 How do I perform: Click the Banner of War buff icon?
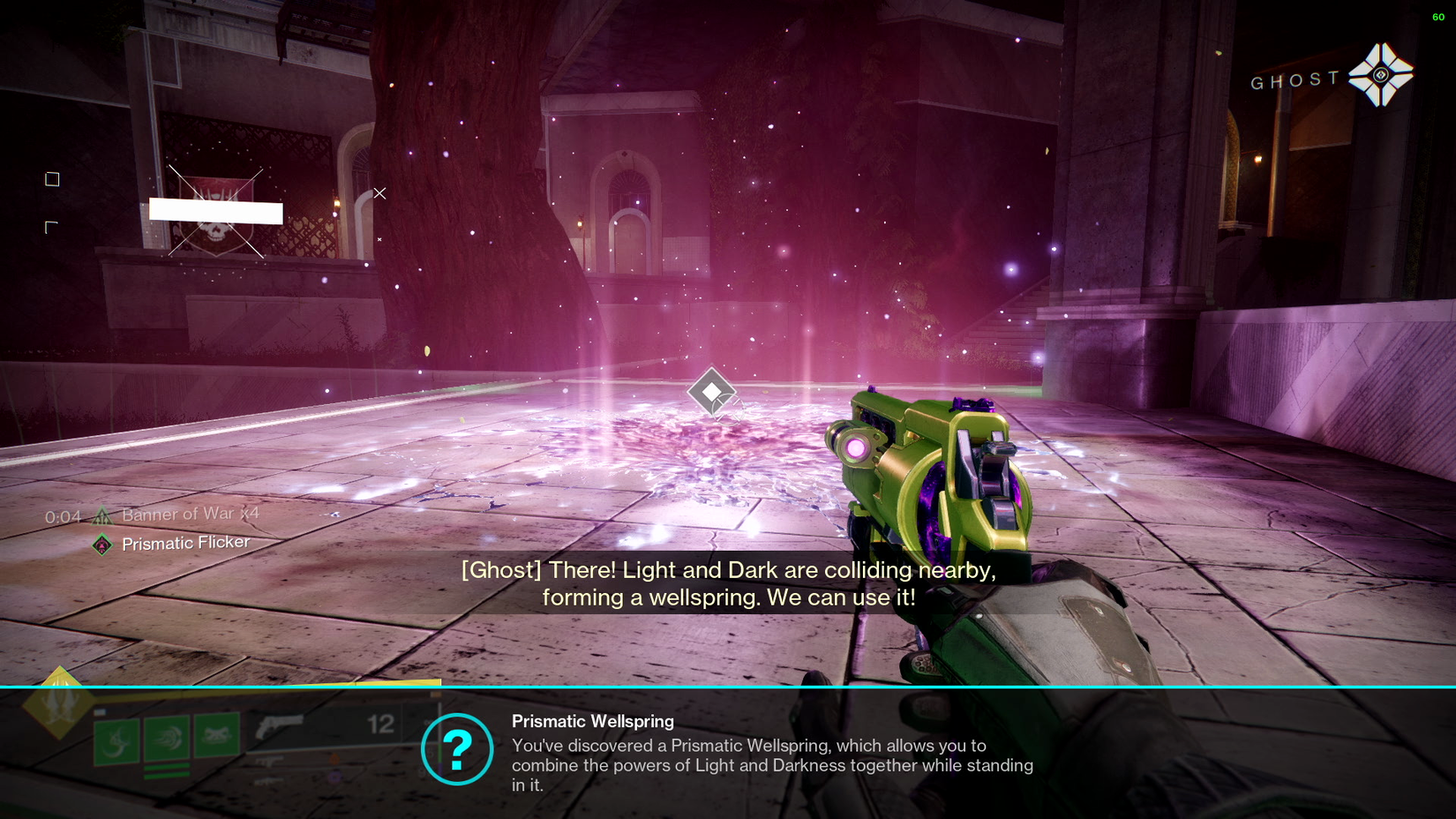[x=101, y=514]
